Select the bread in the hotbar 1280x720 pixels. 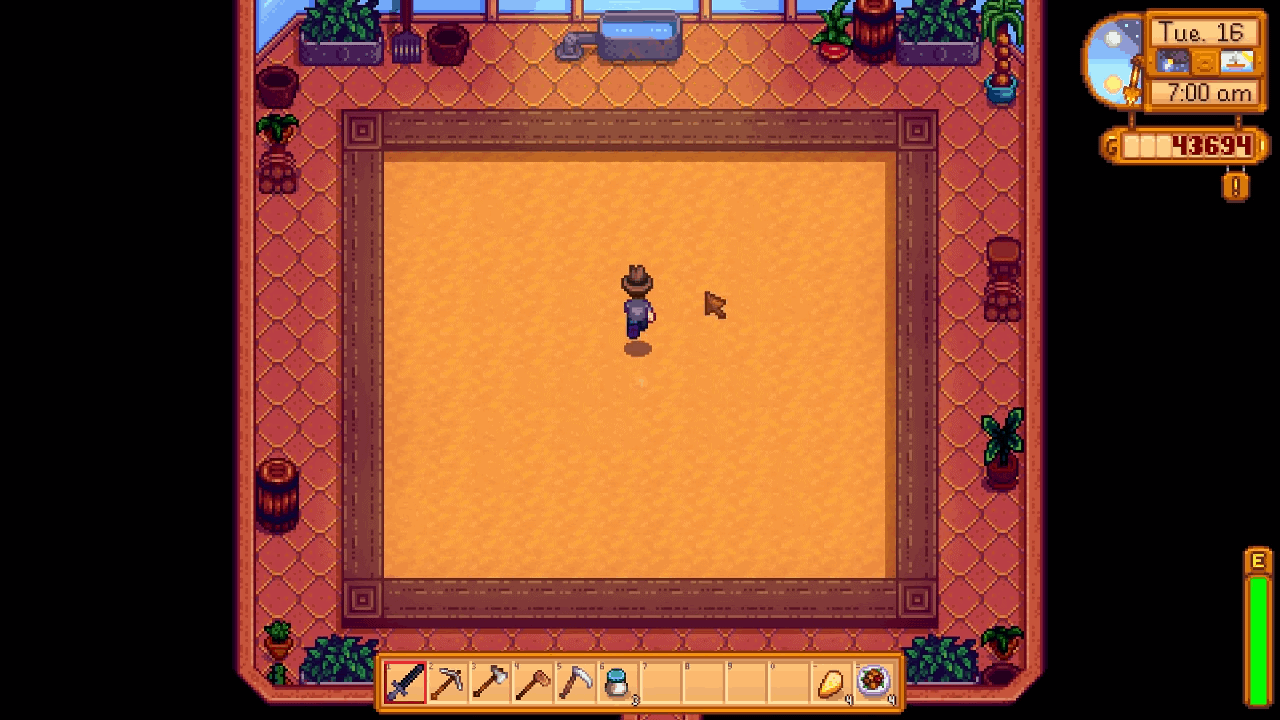(x=830, y=682)
